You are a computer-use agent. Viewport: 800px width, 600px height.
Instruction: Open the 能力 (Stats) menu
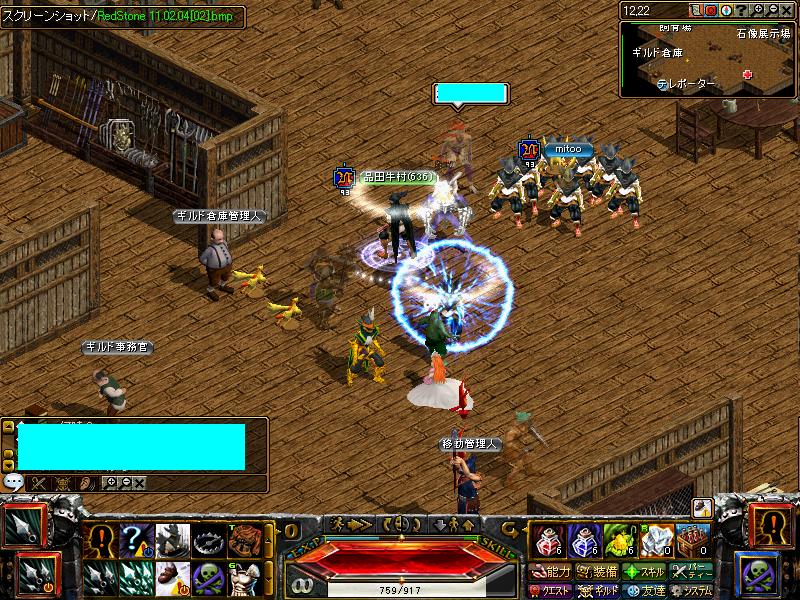(550, 572)
